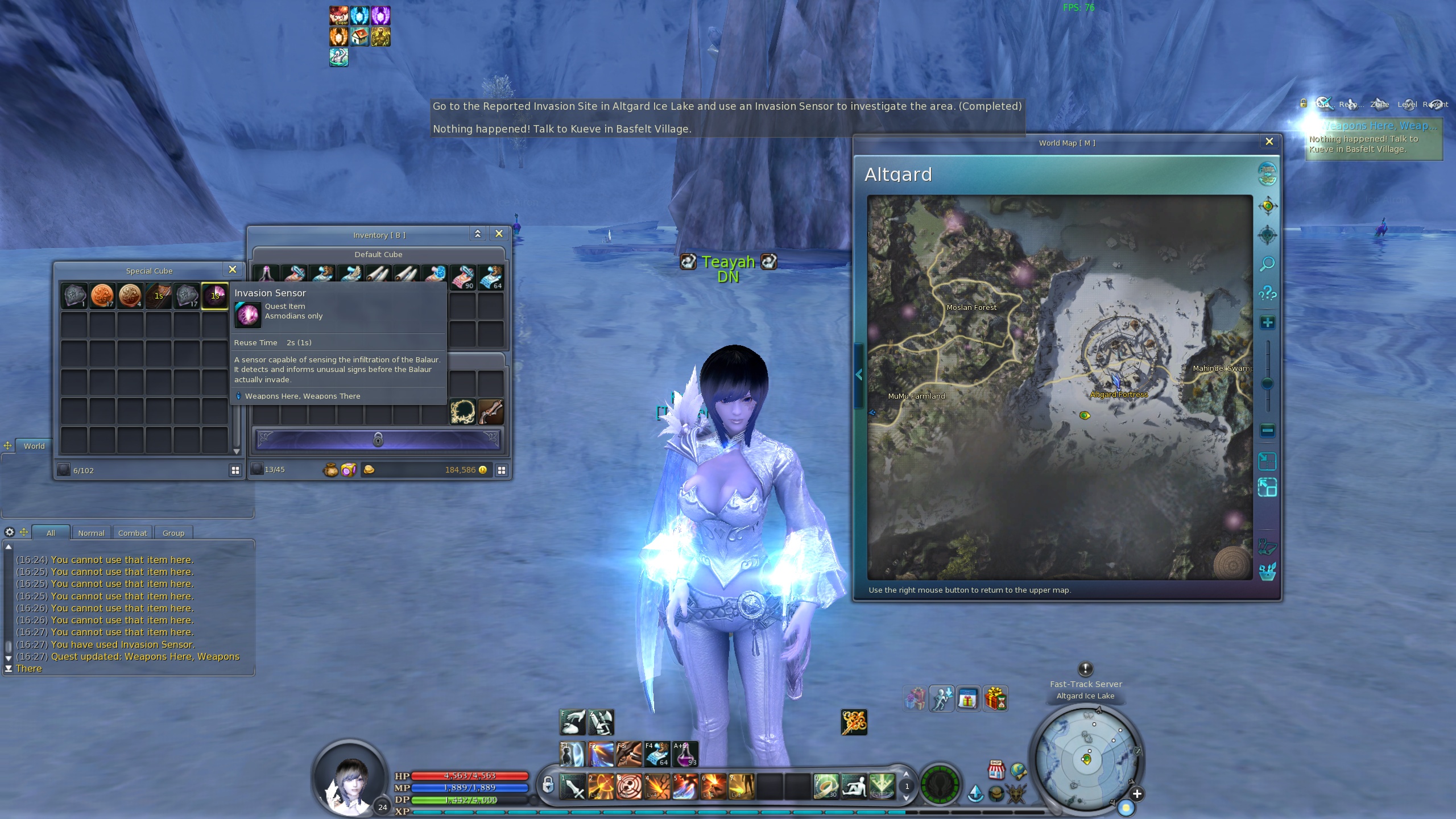Viewport: 1456px width, 819px height.
Task: Close the World Map window
Action: [x=1269, y=142]
